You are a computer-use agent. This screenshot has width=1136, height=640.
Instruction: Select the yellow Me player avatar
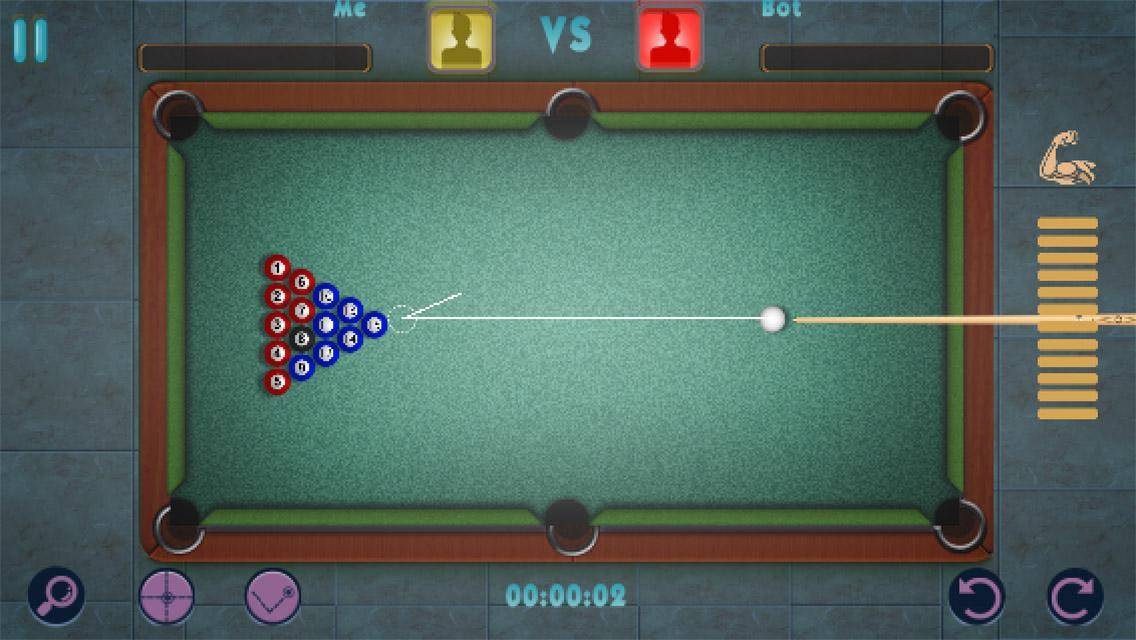[x=461, y=38]
